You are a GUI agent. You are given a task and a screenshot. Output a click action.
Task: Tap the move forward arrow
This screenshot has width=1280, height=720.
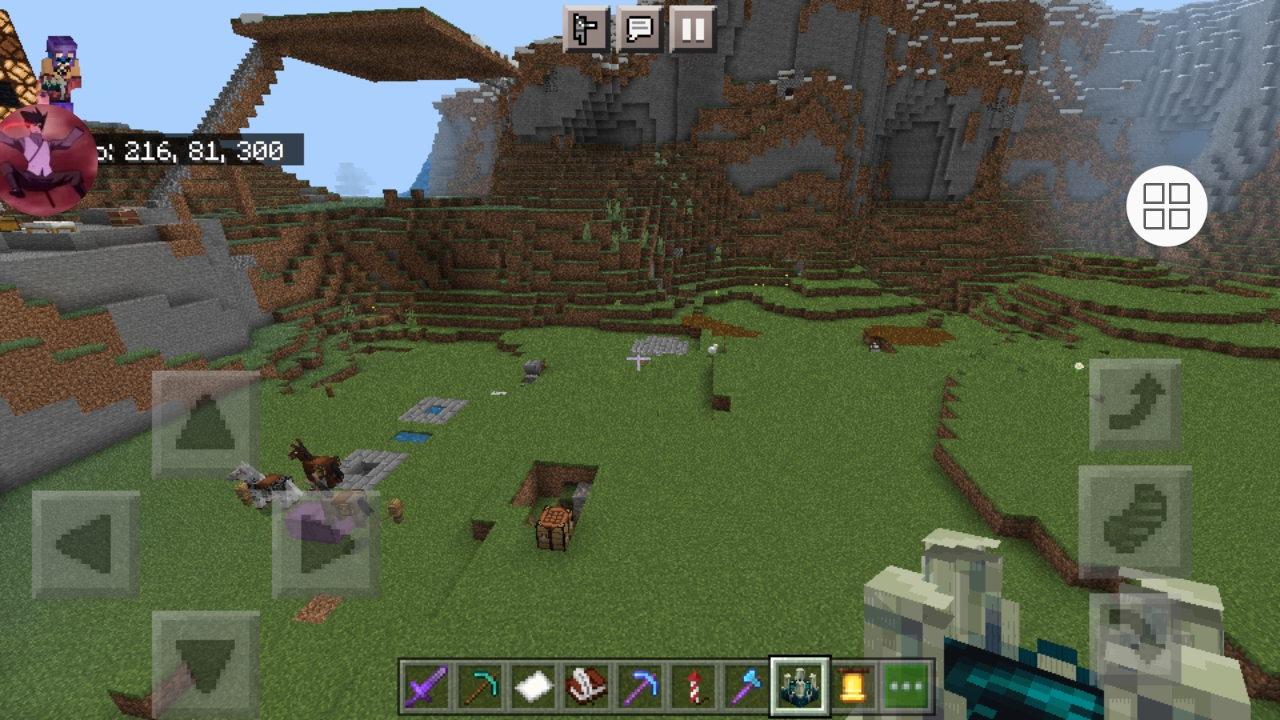[206, 424]
